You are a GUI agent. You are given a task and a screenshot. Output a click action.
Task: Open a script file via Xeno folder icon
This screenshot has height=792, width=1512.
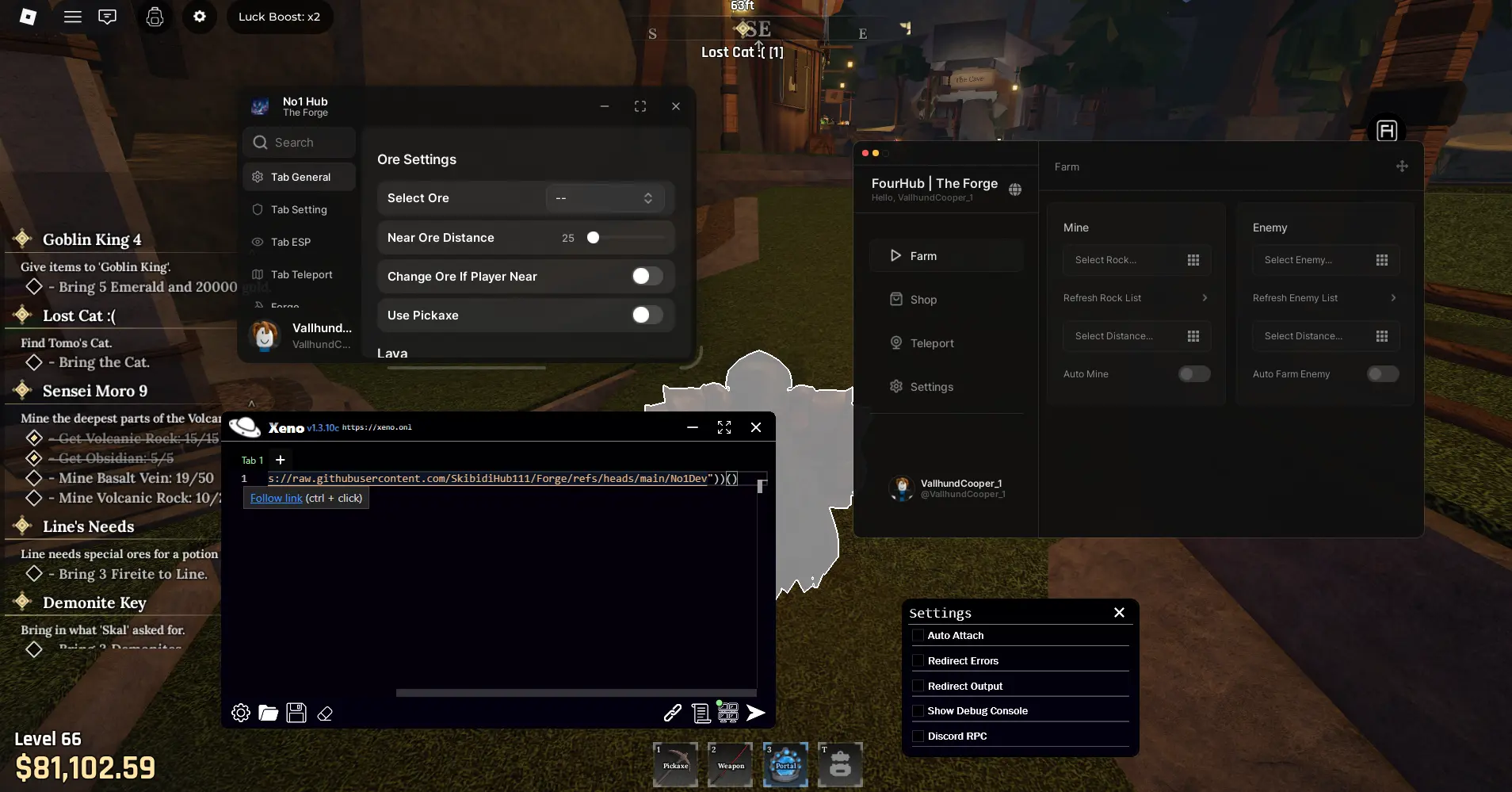pos(268,713)
